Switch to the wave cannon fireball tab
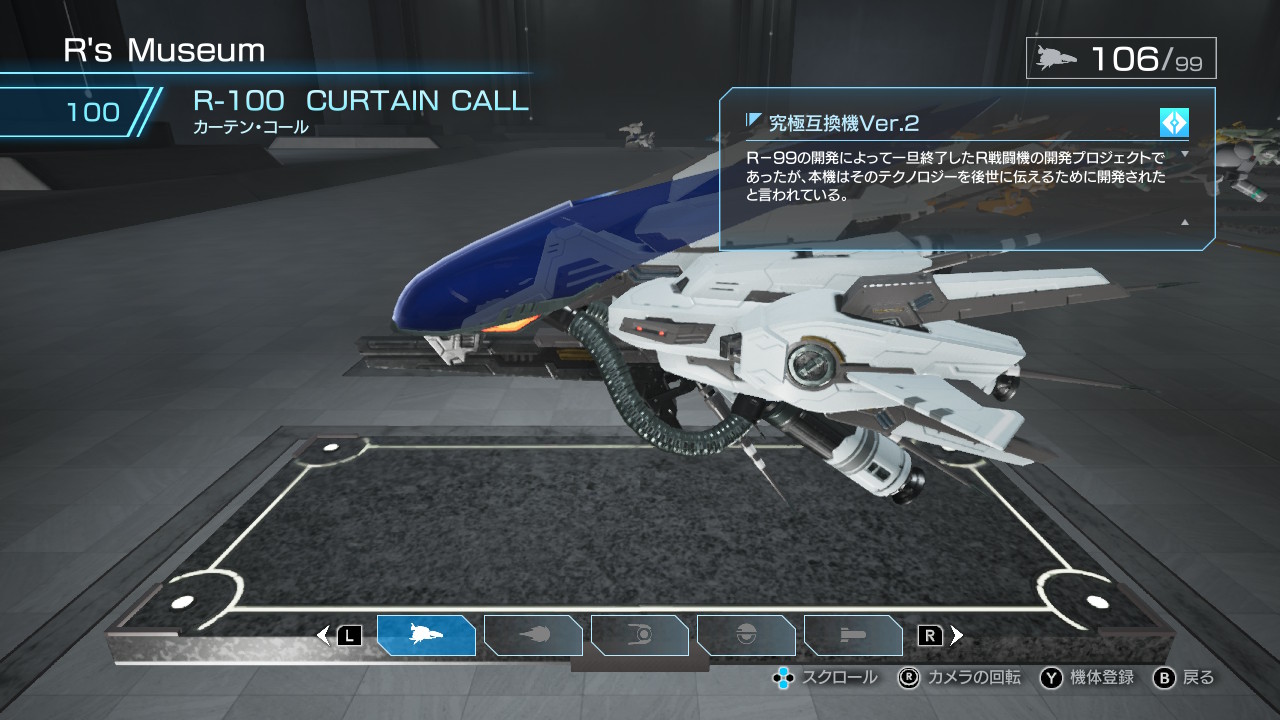Viewport: 1280px width, 720px height. (533, 635)
